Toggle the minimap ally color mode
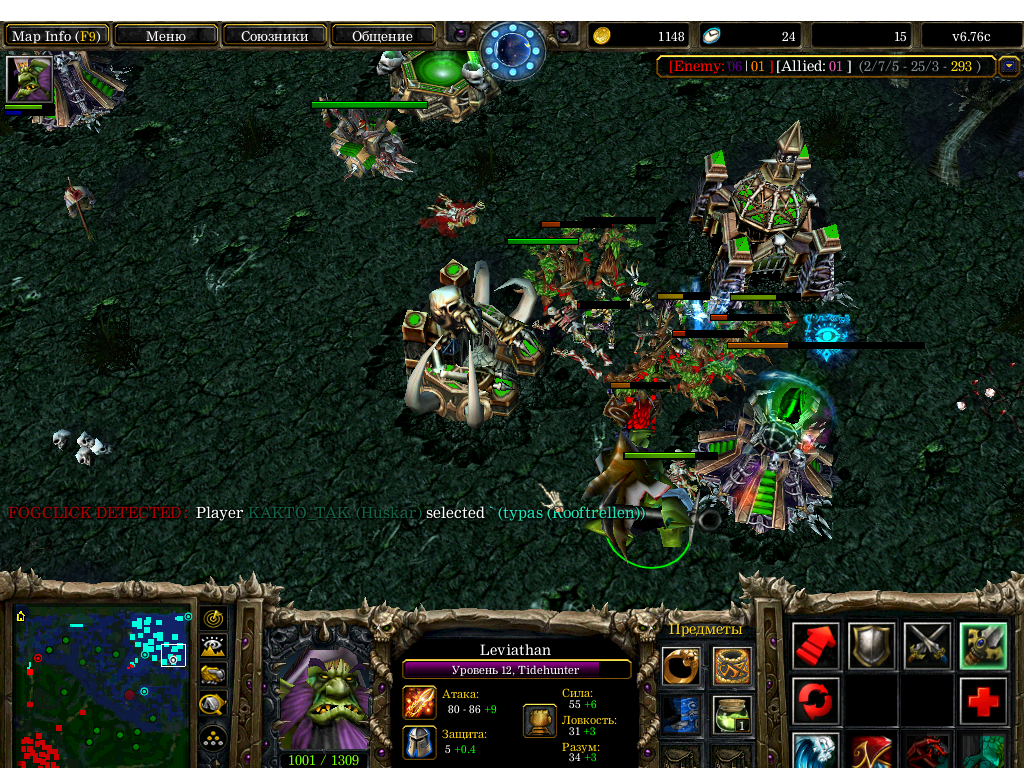The image size is (1024, 768). coord(213,675)
